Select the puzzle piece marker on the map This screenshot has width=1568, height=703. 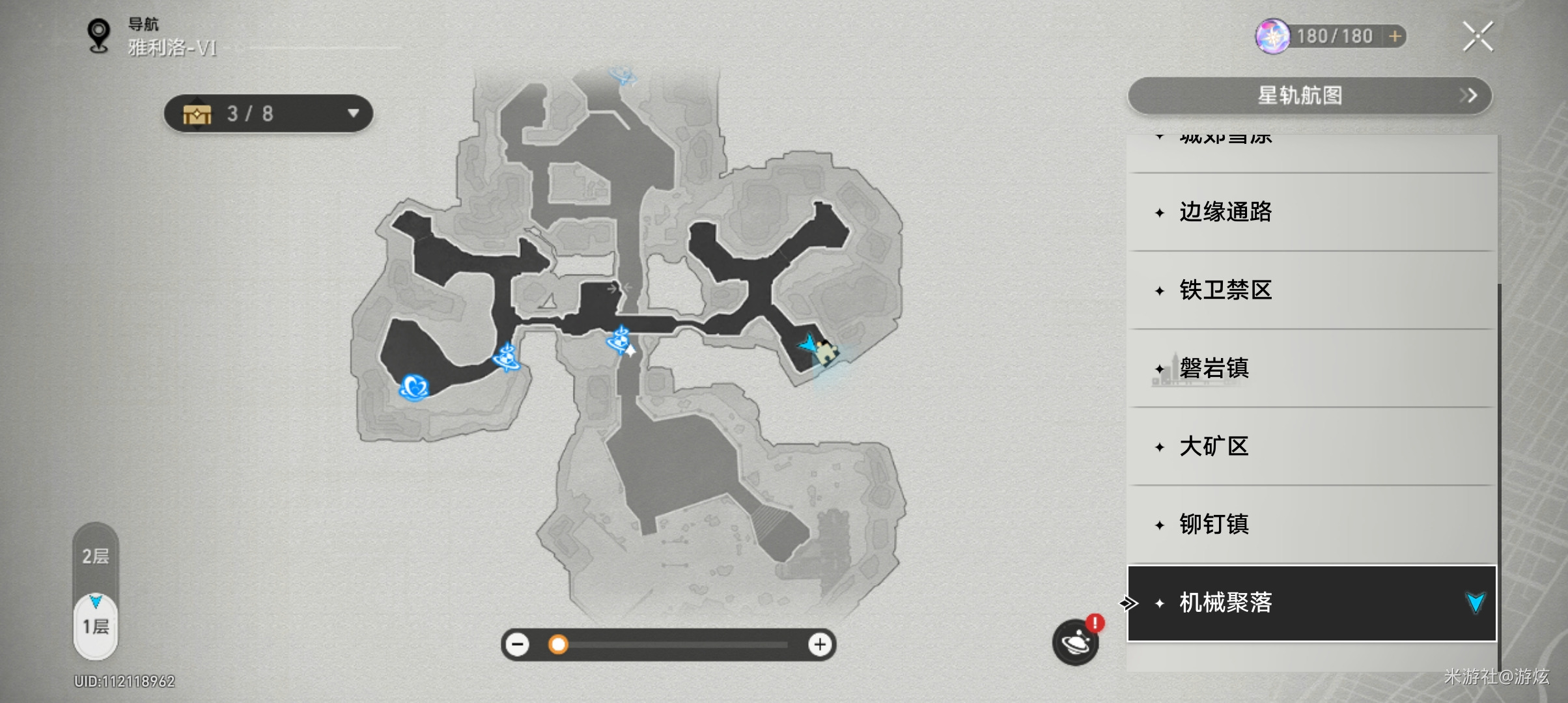tap(826, 351)
